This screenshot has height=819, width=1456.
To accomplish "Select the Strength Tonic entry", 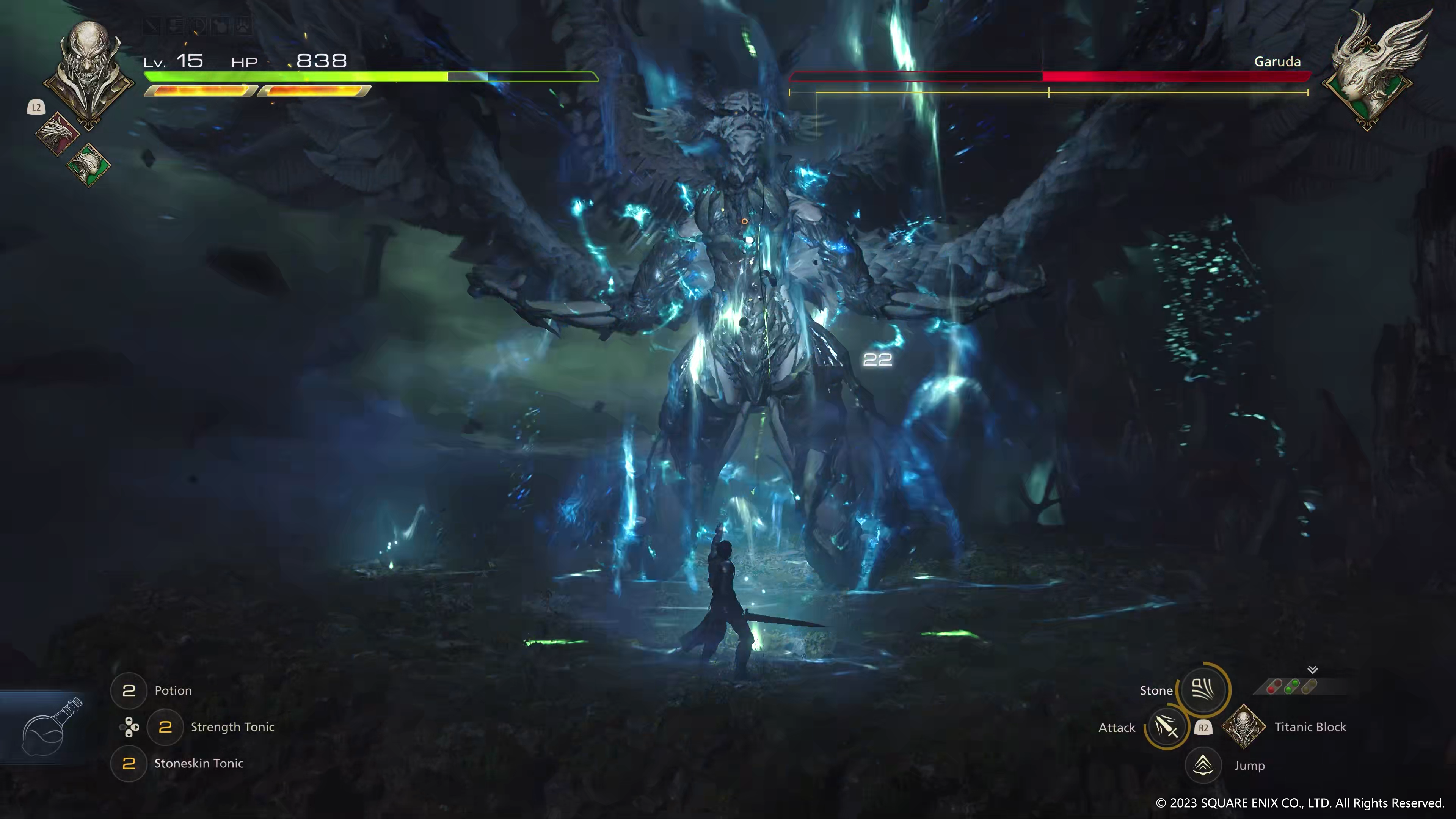I will (232, 727).
